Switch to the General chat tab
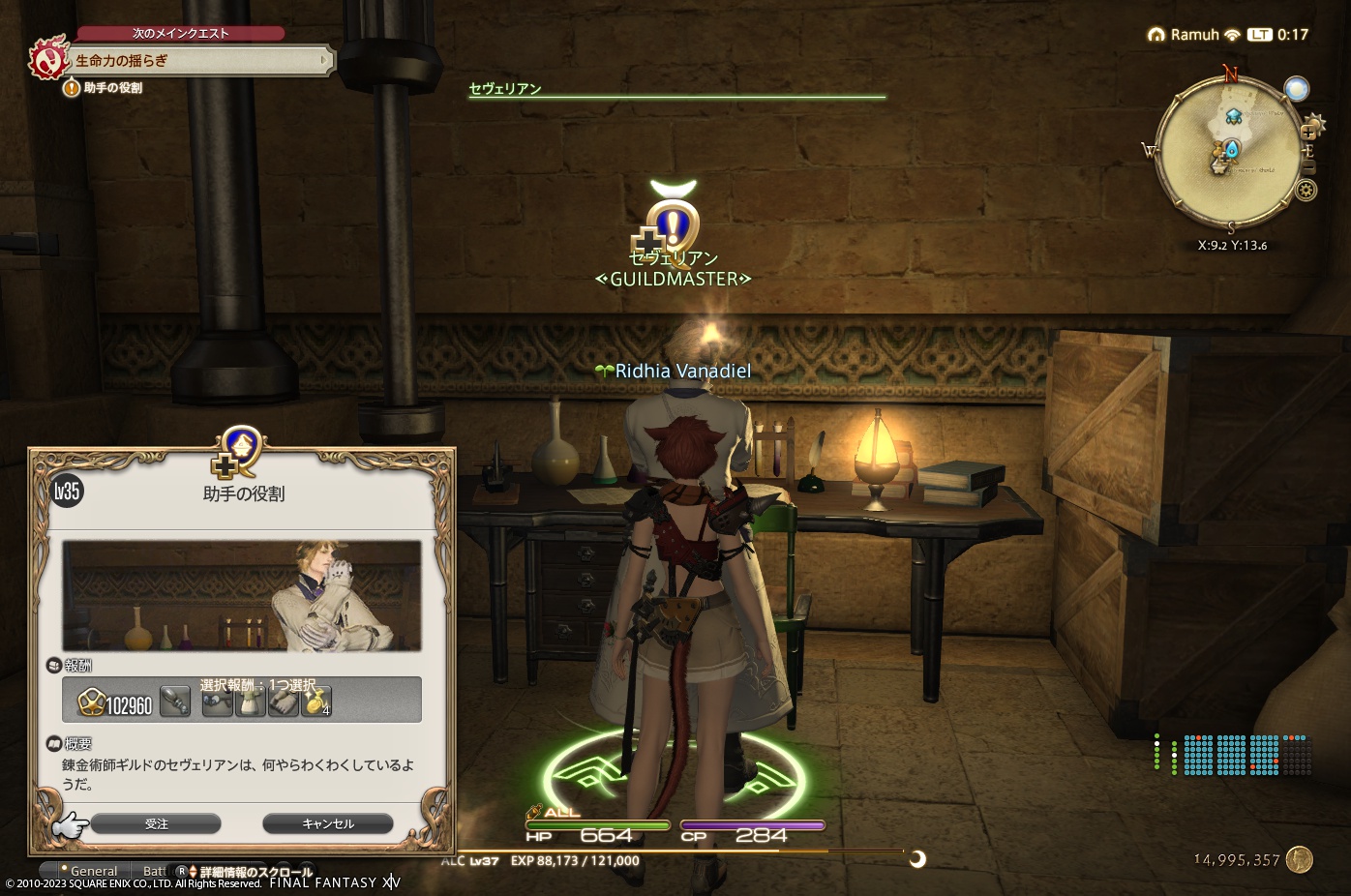 pos(92,870)
